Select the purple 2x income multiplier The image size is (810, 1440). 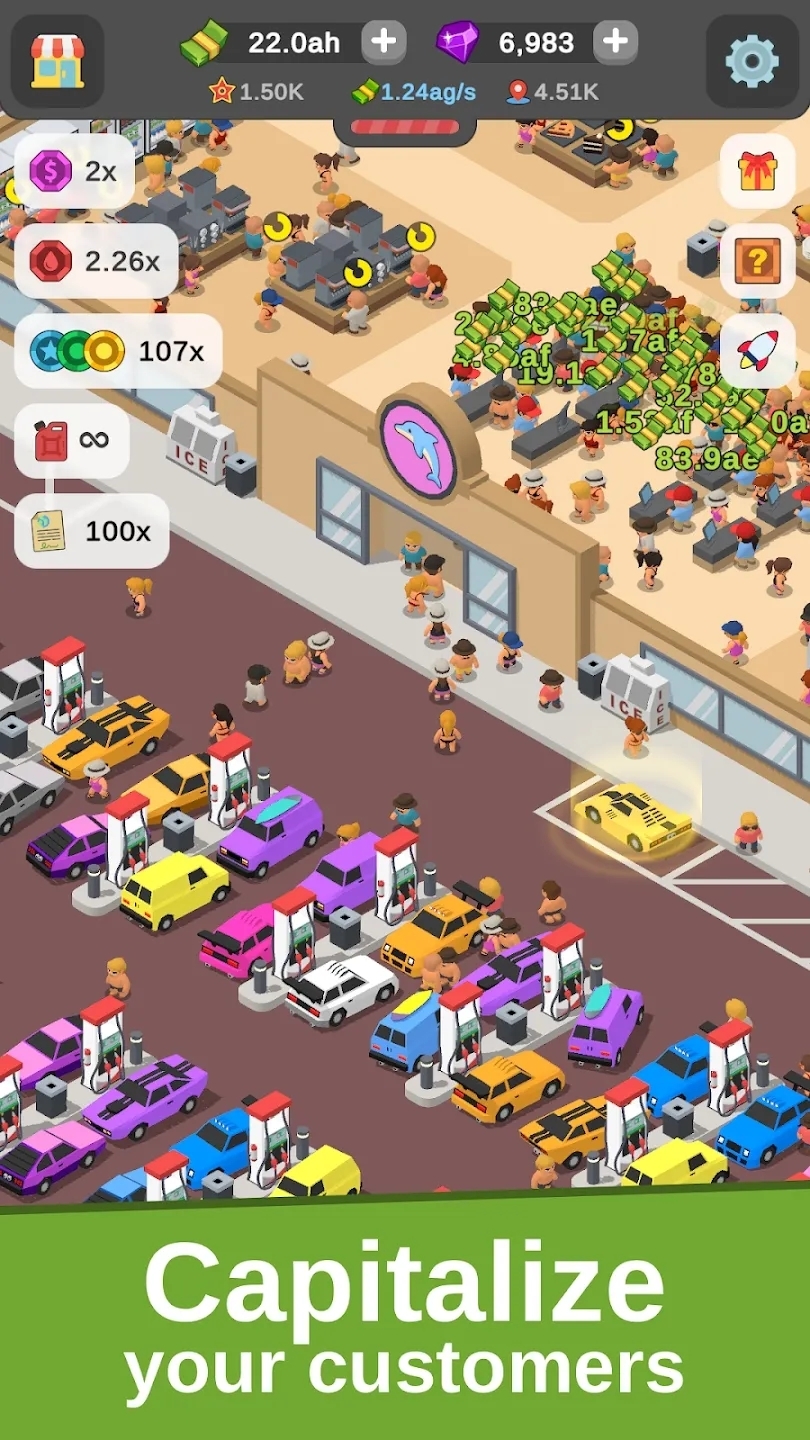pos(75,172)
